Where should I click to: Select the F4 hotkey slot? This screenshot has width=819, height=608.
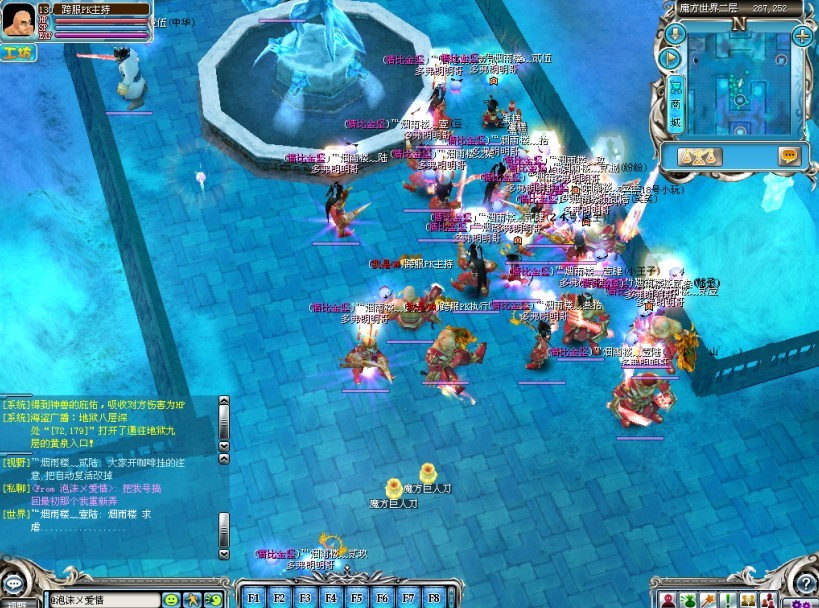(331, 597)
